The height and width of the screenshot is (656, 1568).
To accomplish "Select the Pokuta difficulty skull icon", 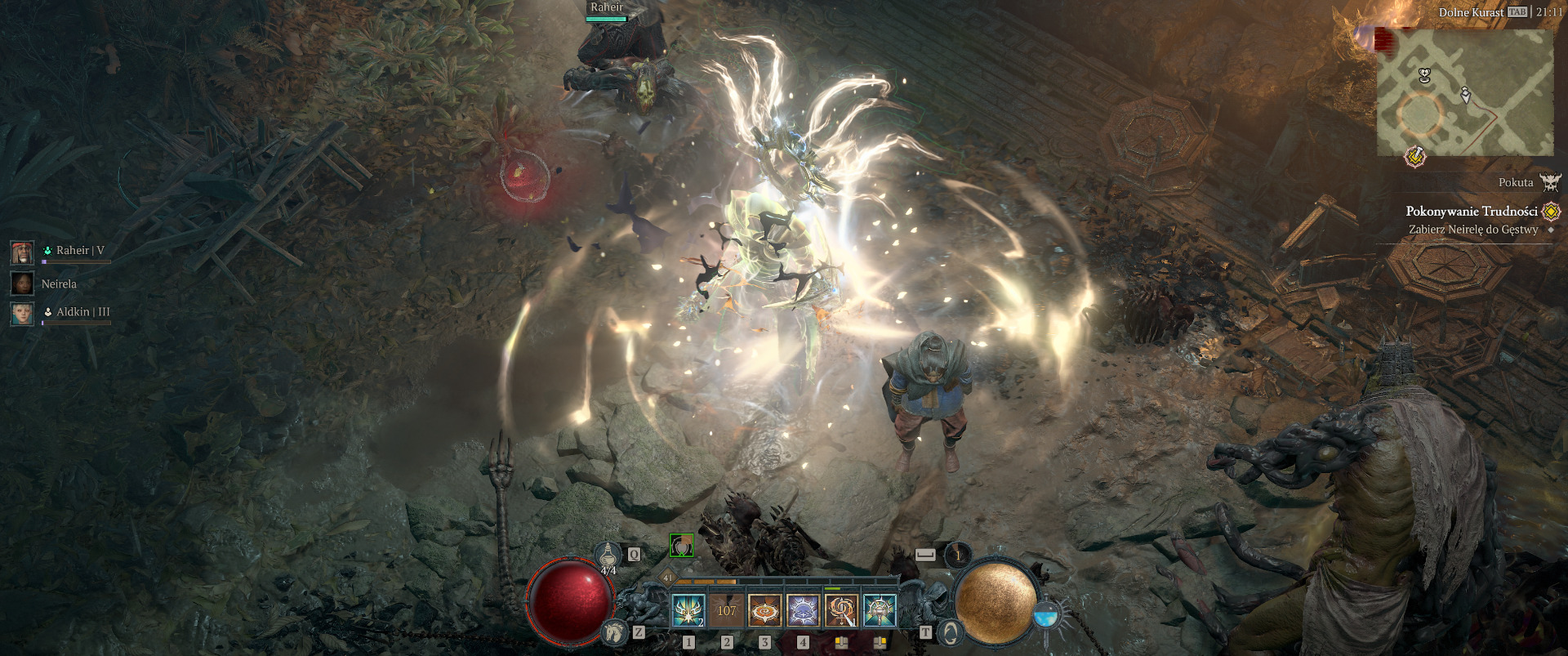I will pos(1550,182).
